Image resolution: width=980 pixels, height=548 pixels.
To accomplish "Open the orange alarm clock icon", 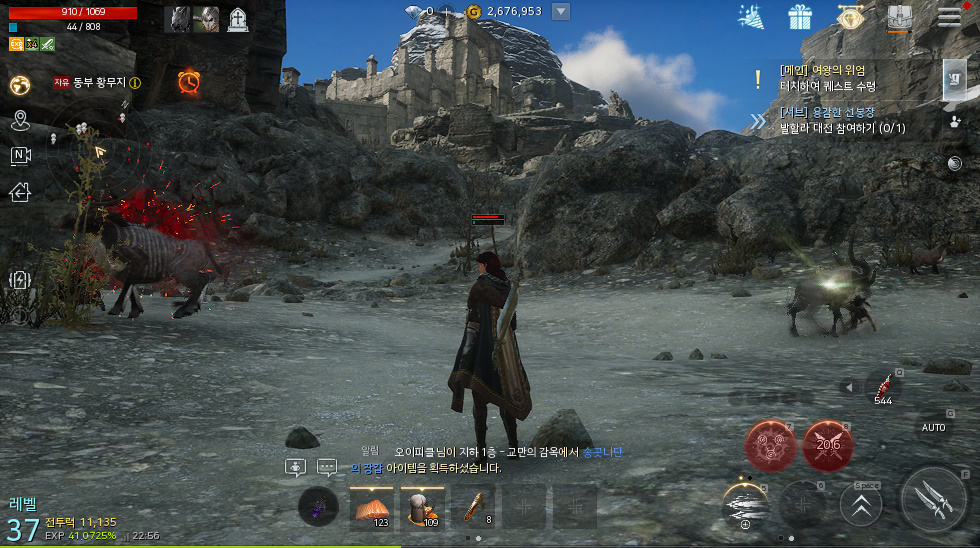I will click(188, 82).
